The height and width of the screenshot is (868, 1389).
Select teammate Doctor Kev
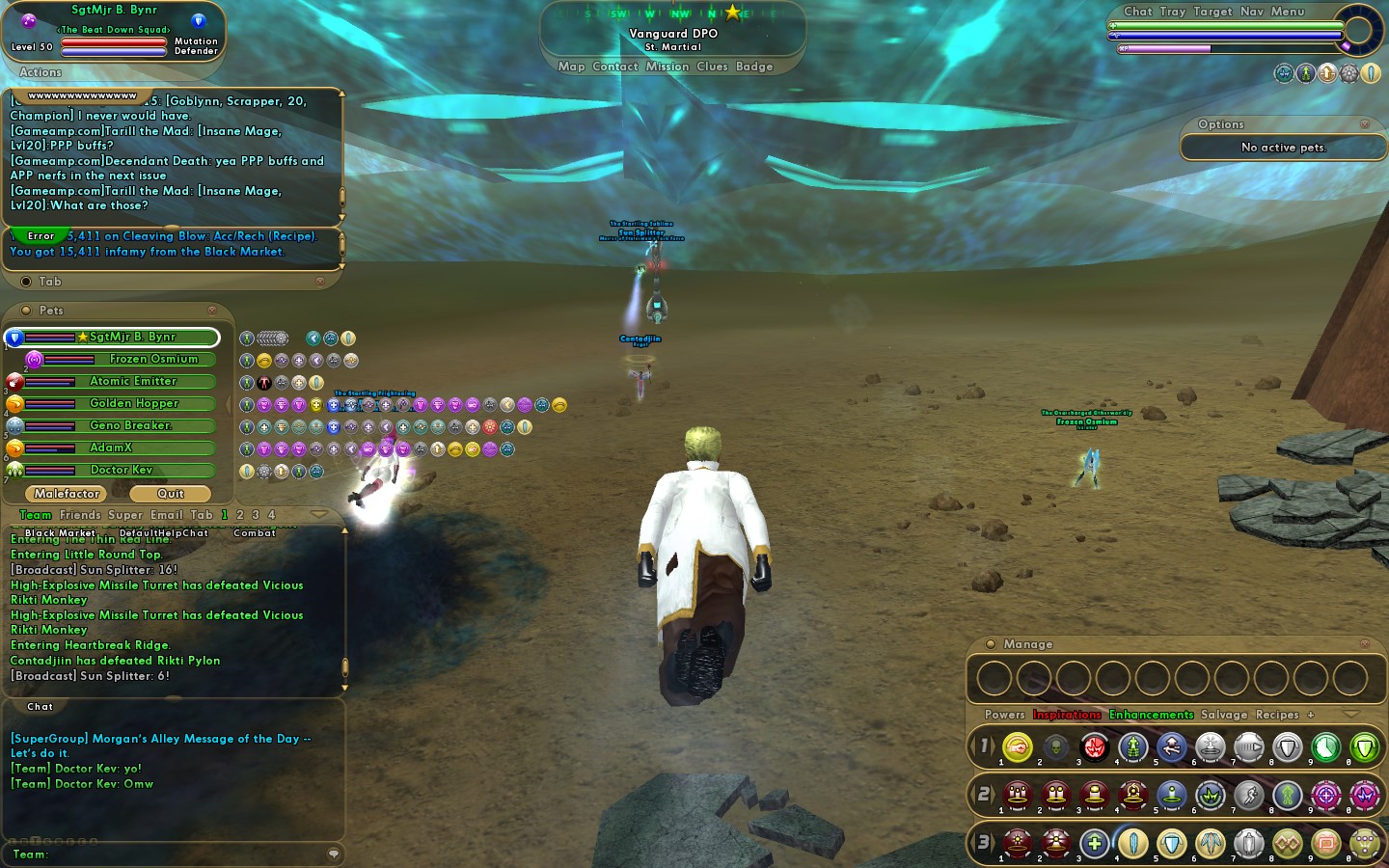pos(122,470)
